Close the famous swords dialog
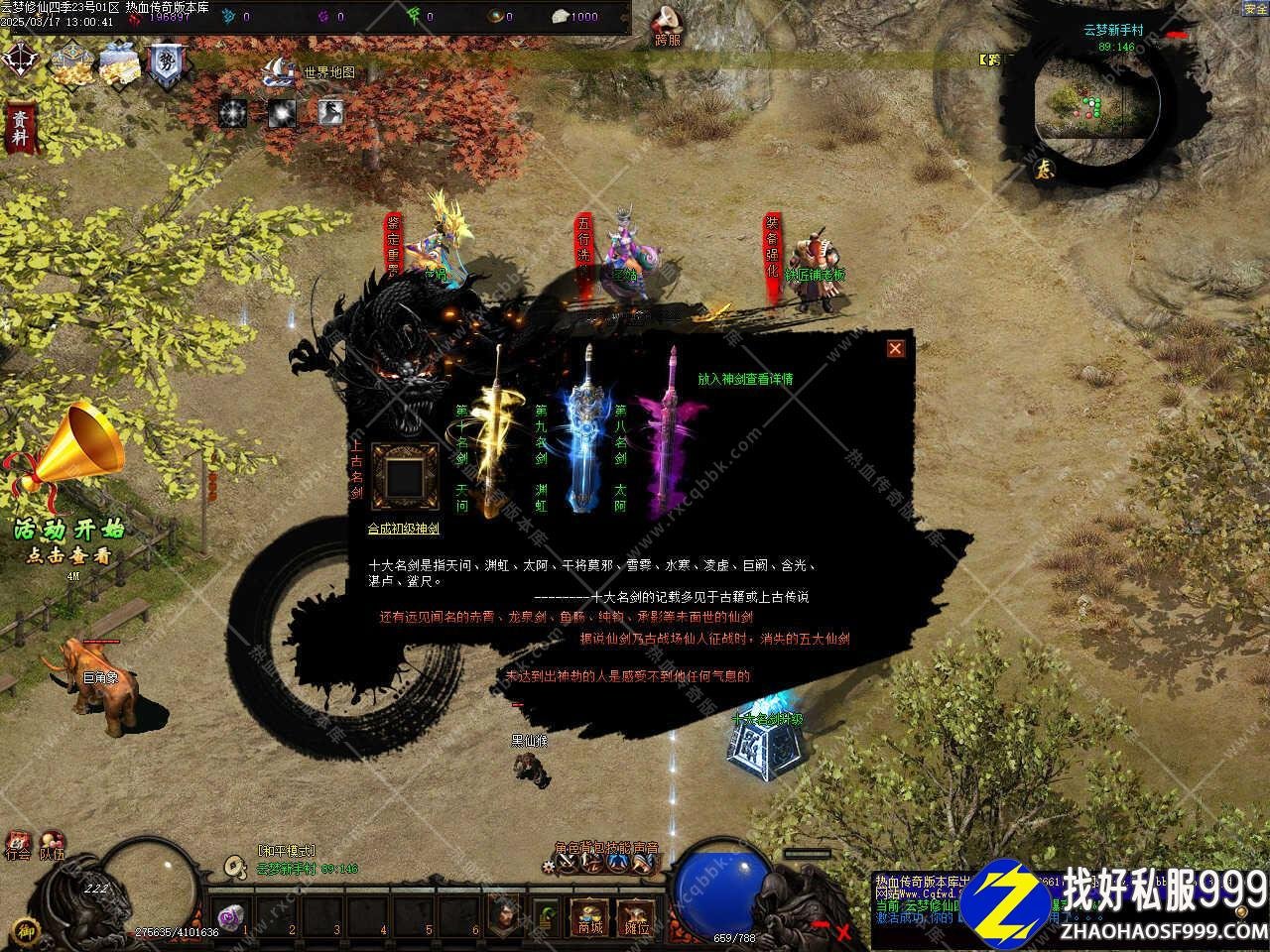 pyautogui.click(x=895, y=348)
